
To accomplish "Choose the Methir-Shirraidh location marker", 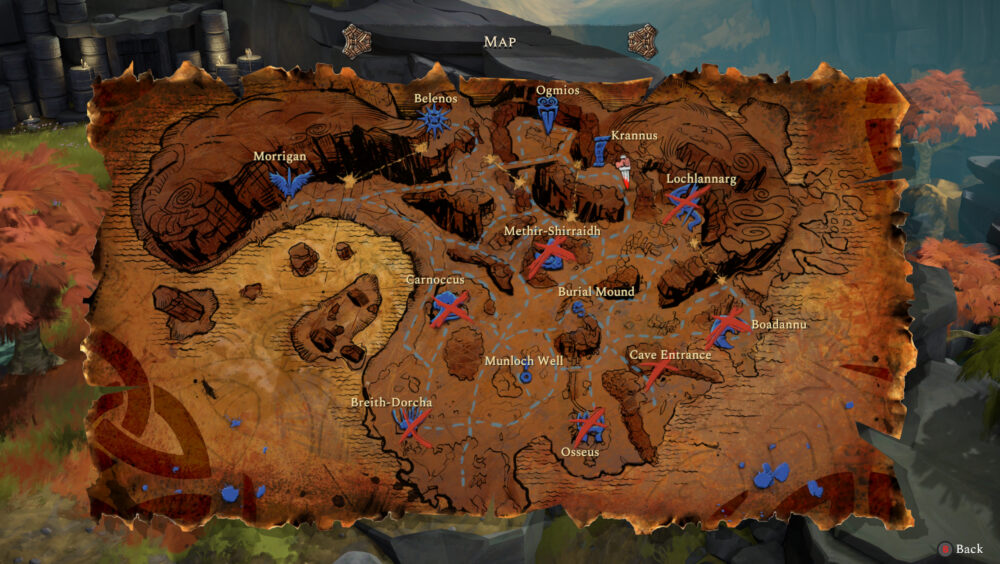I will 551,257.
